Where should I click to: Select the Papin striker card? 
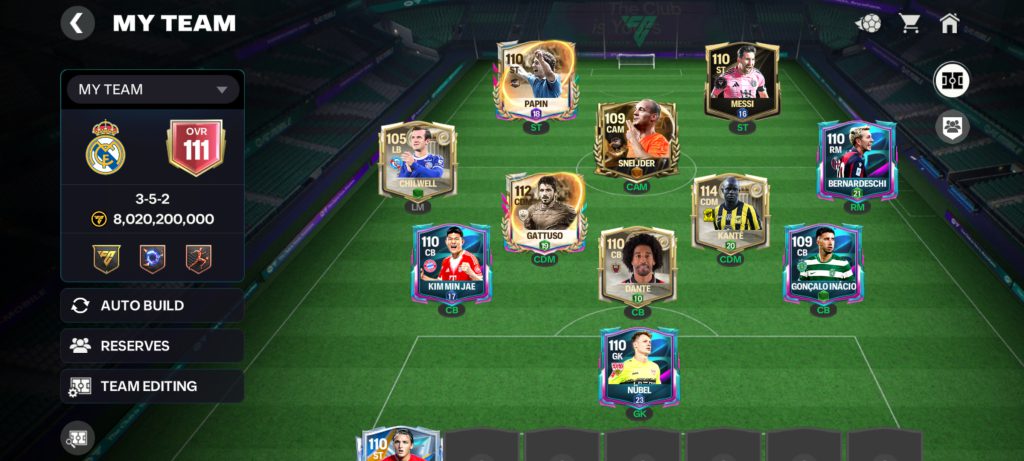tap(536, 81)
